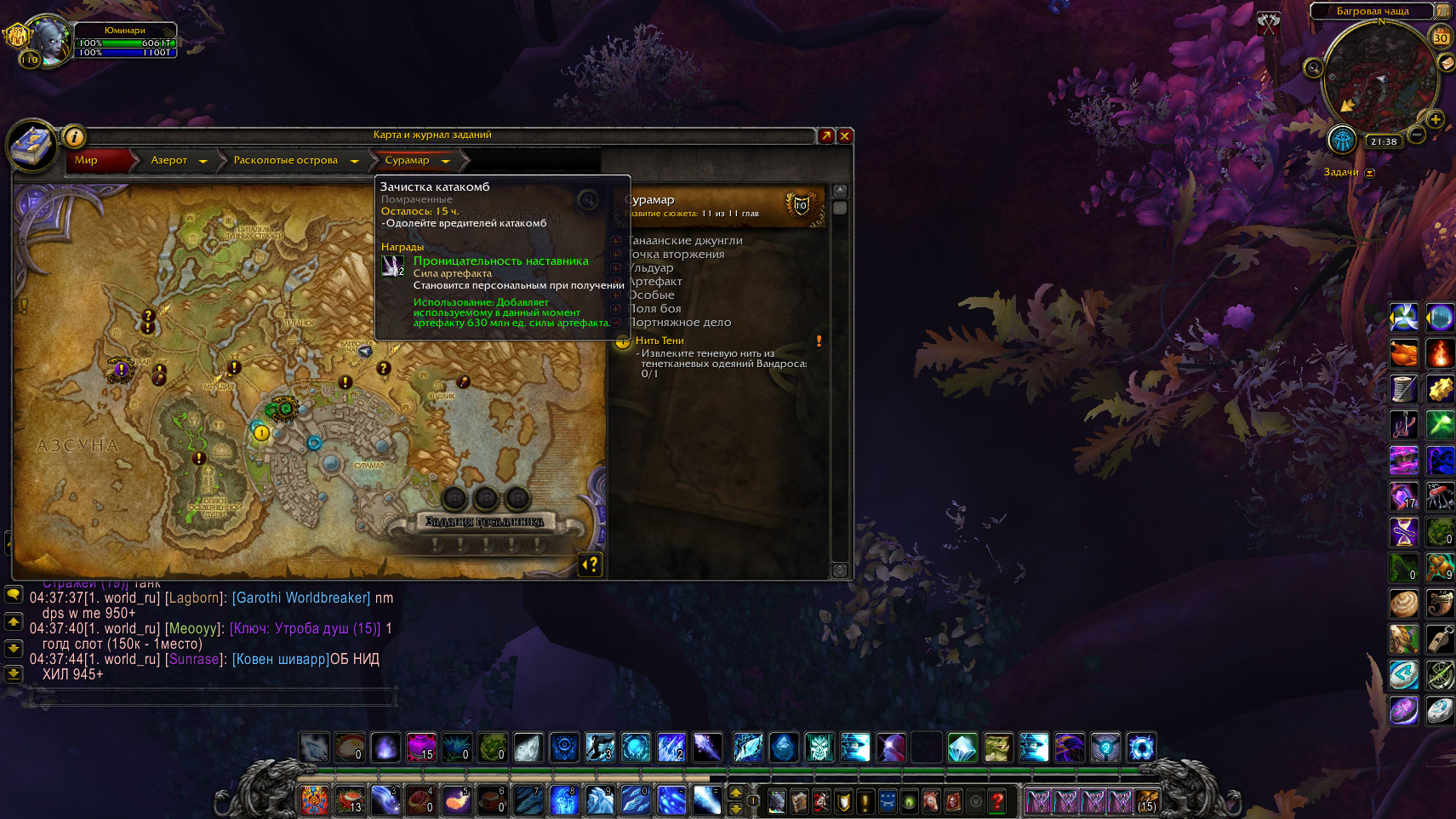
Task: Close the map and quest log window
Action: [x=845, y=135]
